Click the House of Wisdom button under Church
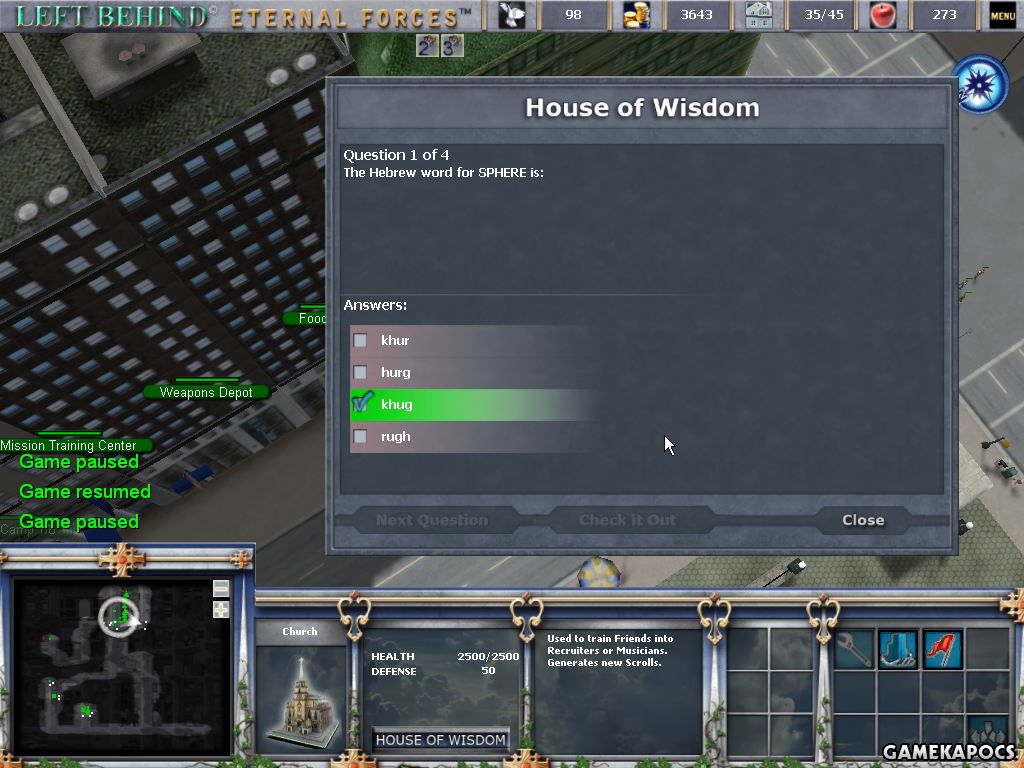The image size is (1024, 768). pyautogui.click(x=440, y=740)
